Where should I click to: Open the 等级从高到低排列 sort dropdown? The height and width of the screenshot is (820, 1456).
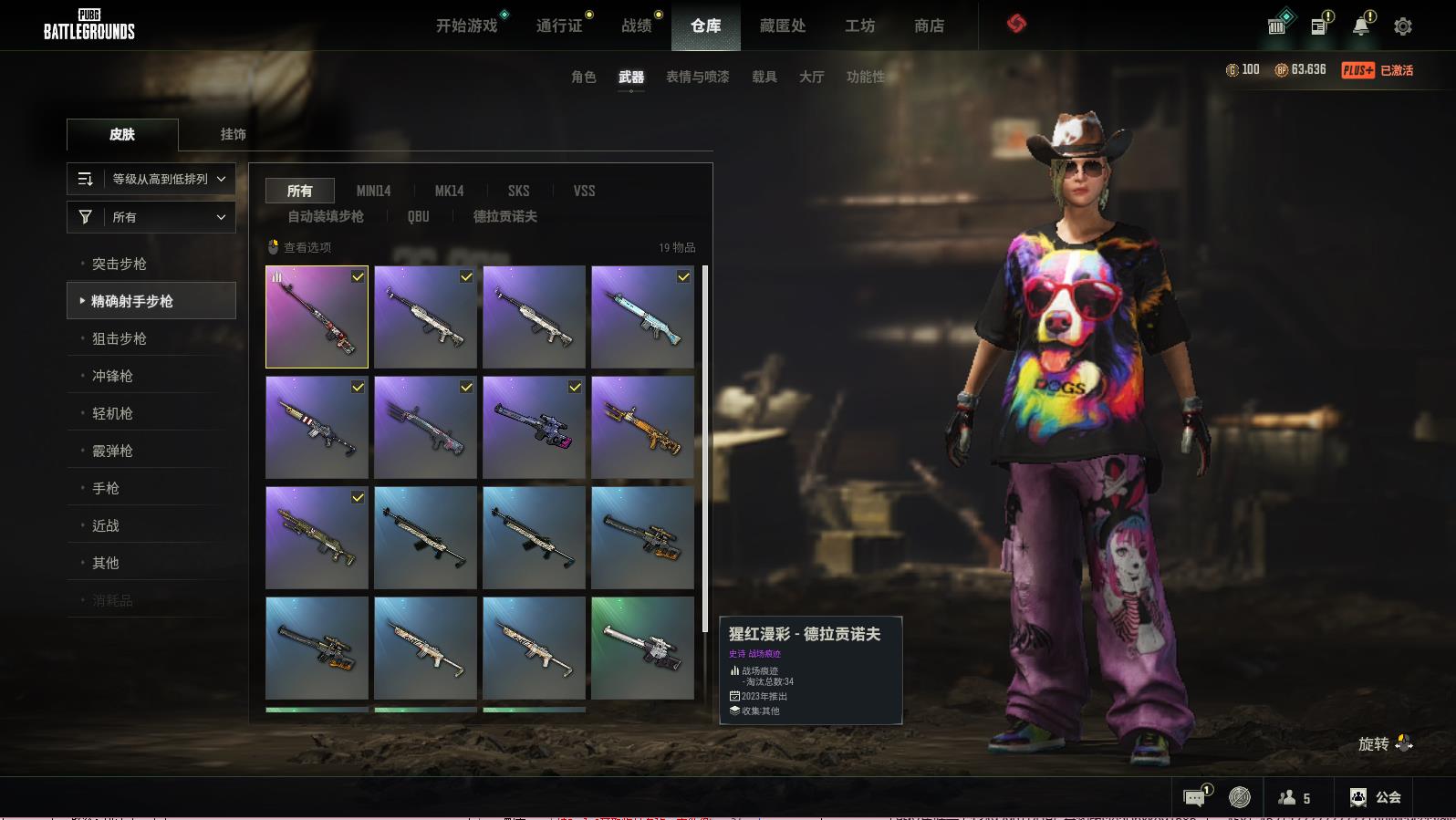coord(151,179)
